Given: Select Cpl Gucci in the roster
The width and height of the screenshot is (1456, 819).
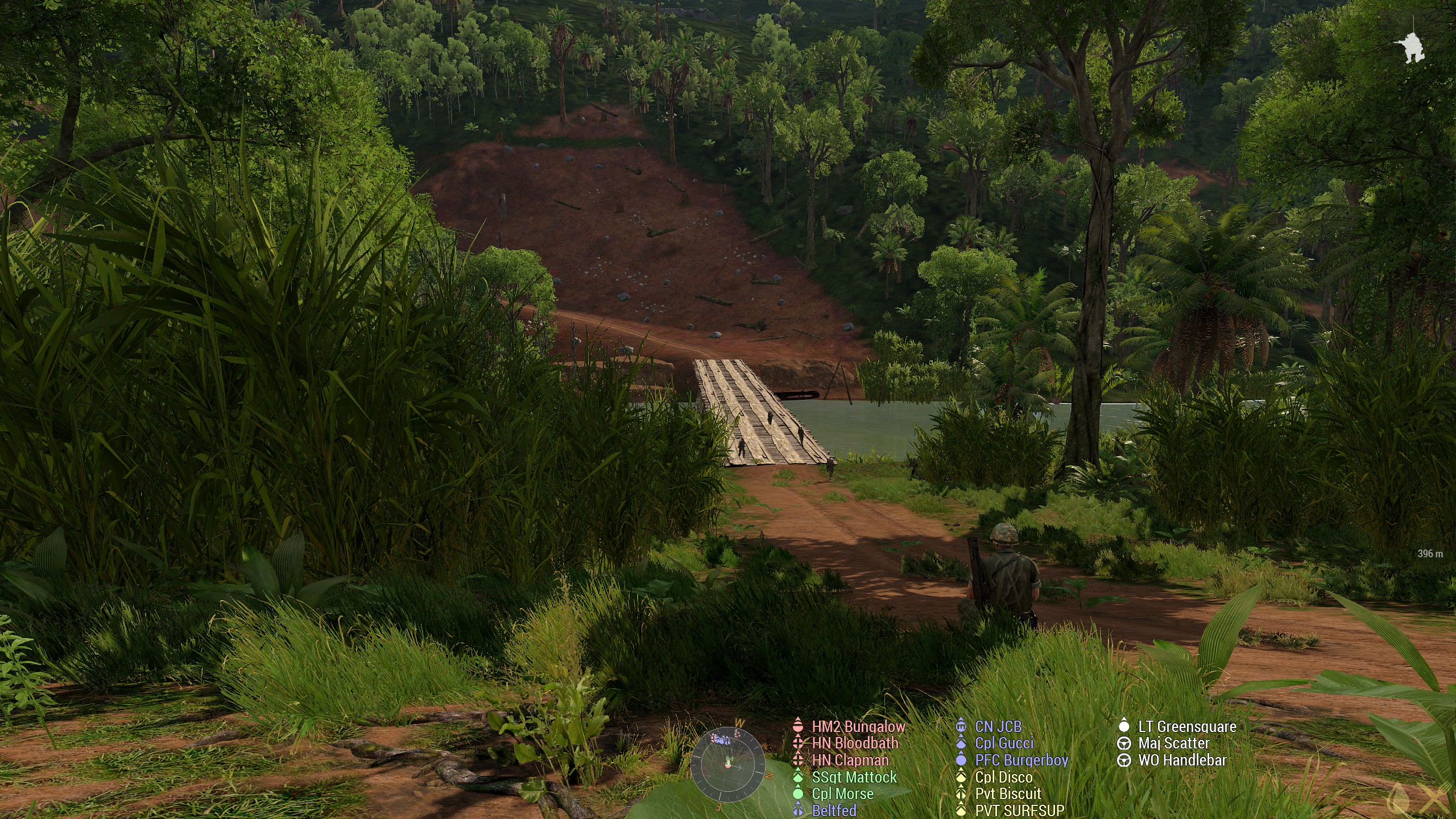Looking at the screenshot, I should coord(1004,743).
